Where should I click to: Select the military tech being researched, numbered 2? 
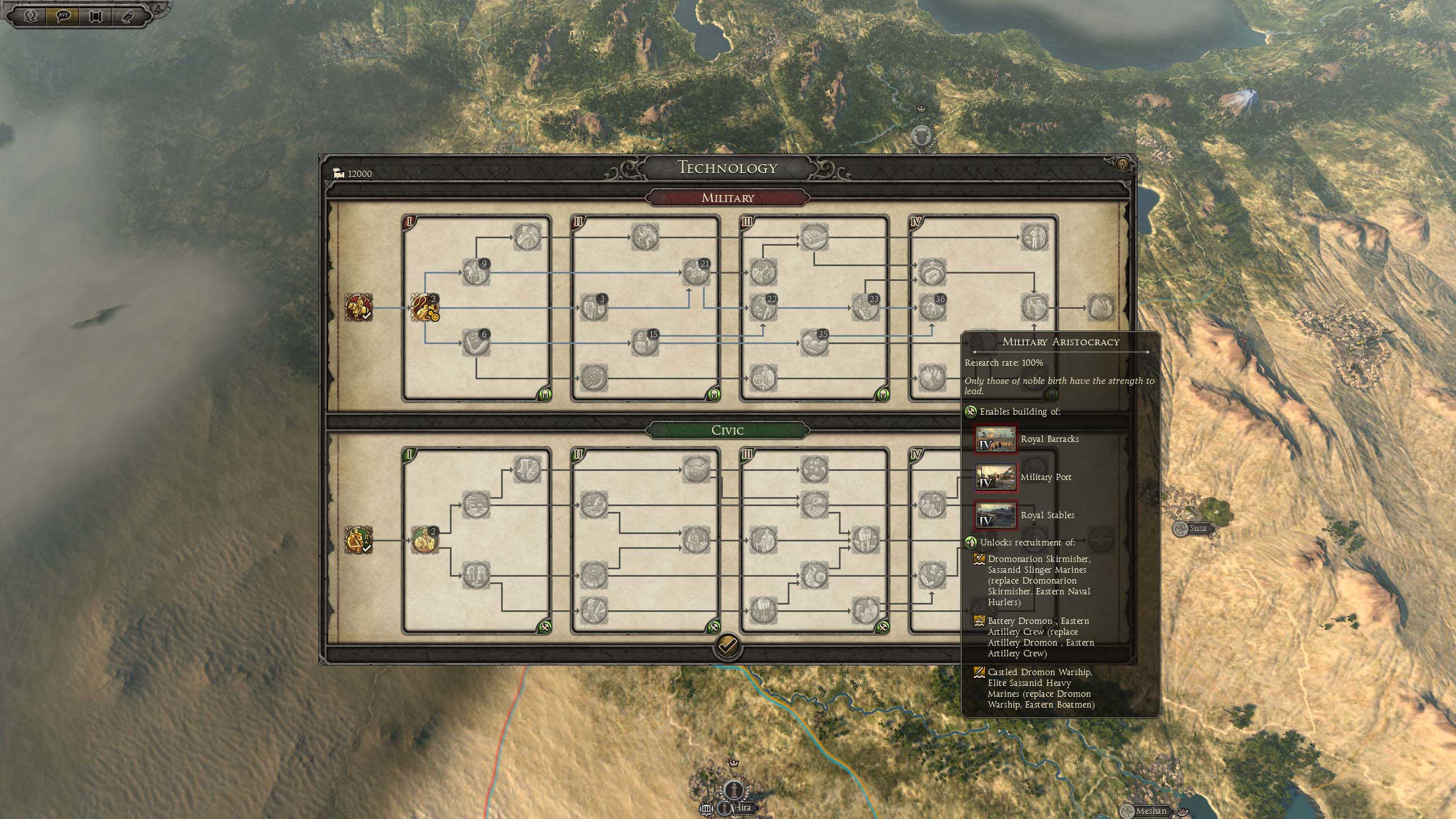pos(424,308)
